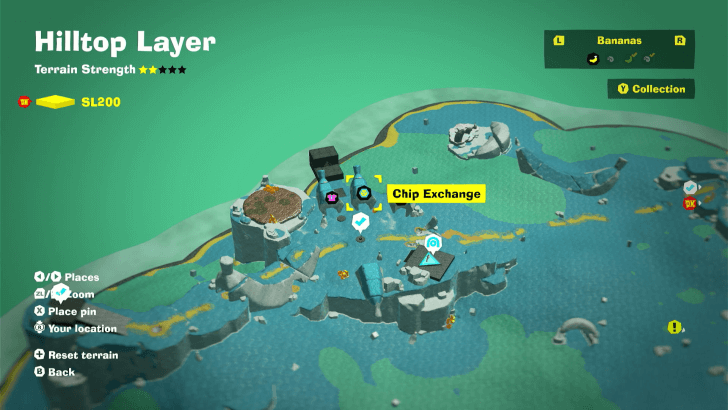Select the Bananas filter category
Image resolution: width=728 pixels, height=410 pixels.
619,41
